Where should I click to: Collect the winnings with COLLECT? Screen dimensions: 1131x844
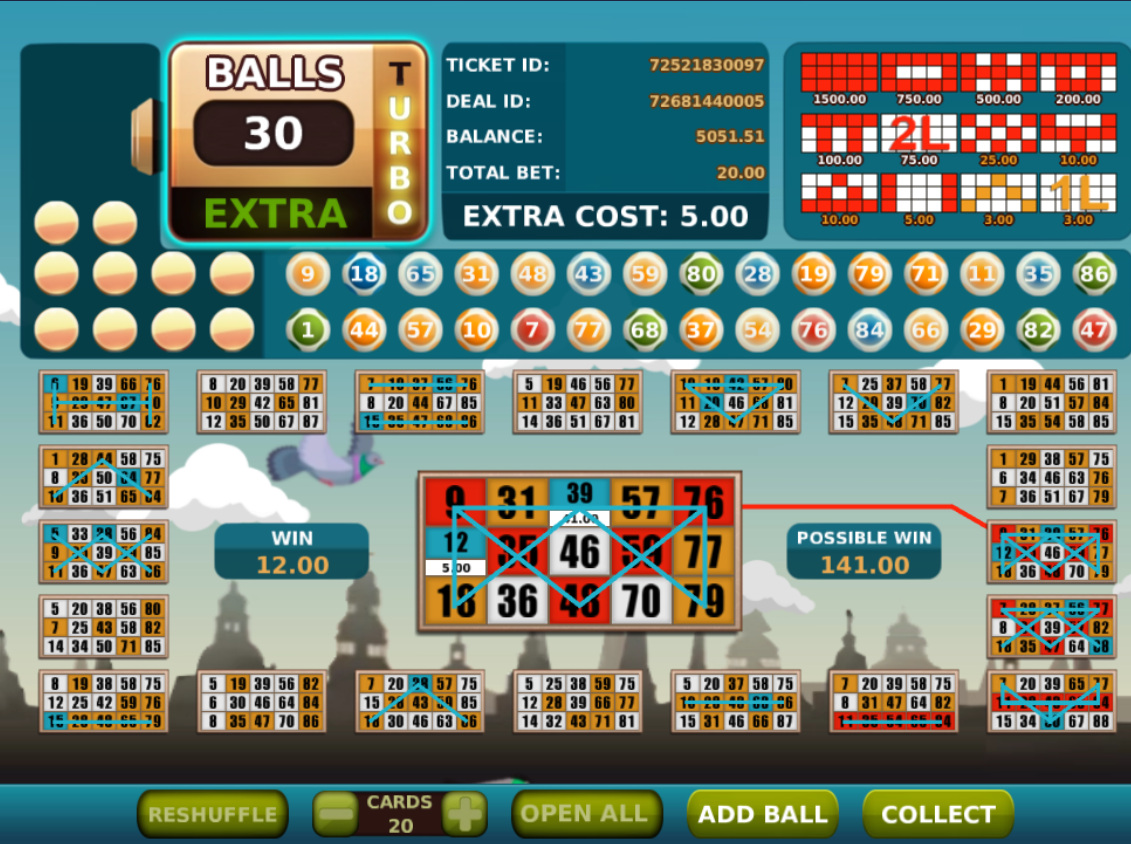click(937, 814)
